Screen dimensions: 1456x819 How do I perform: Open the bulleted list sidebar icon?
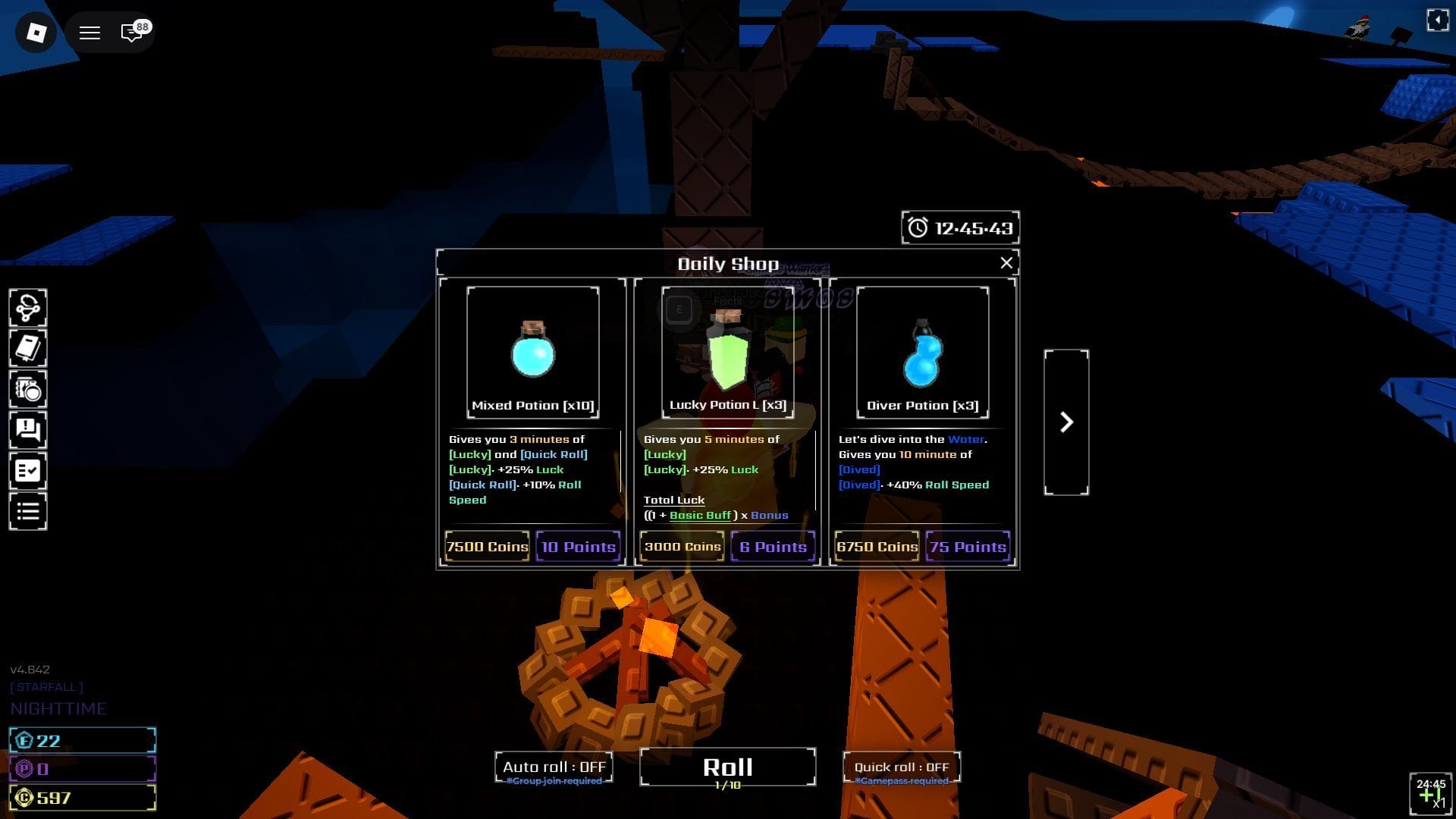(28, 512)
